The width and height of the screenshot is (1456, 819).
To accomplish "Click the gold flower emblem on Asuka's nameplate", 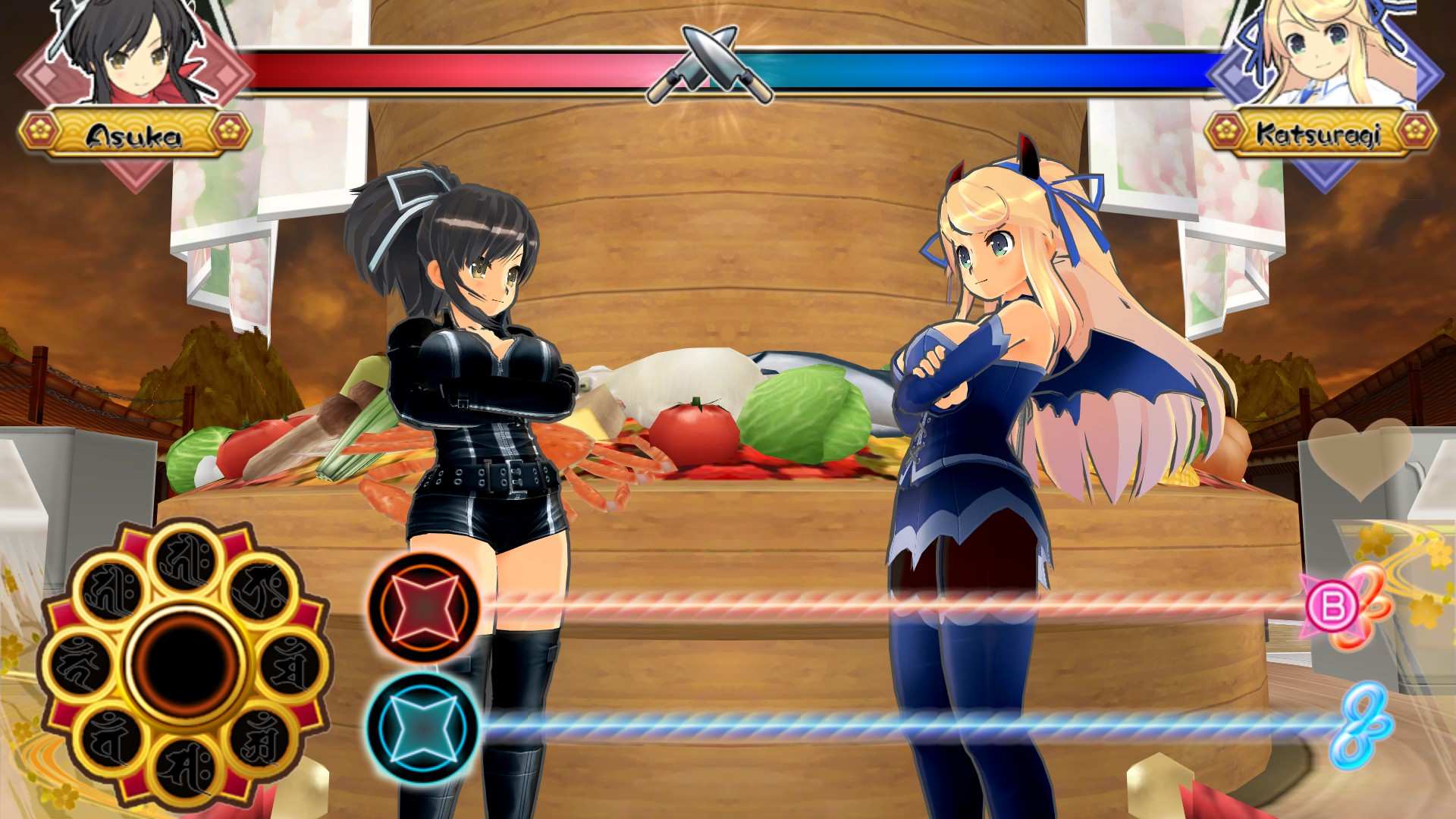I will point(42,130).
